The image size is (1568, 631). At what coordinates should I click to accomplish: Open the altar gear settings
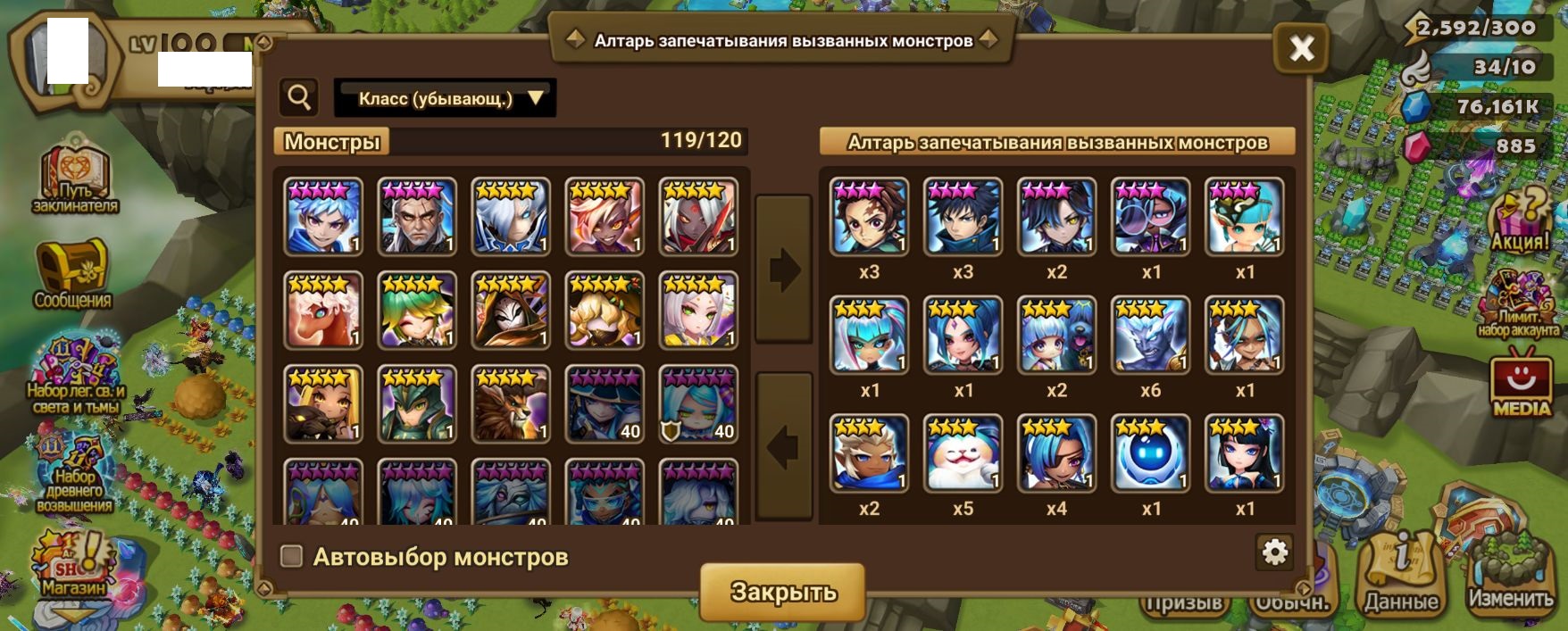point(1274,553)
